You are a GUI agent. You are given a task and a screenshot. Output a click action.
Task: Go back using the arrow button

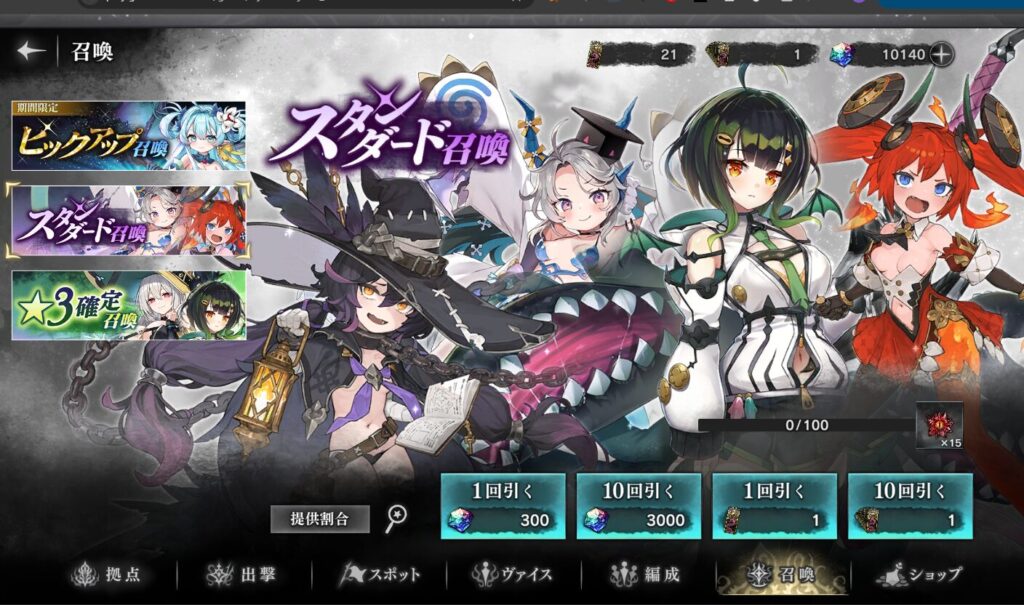31,51
